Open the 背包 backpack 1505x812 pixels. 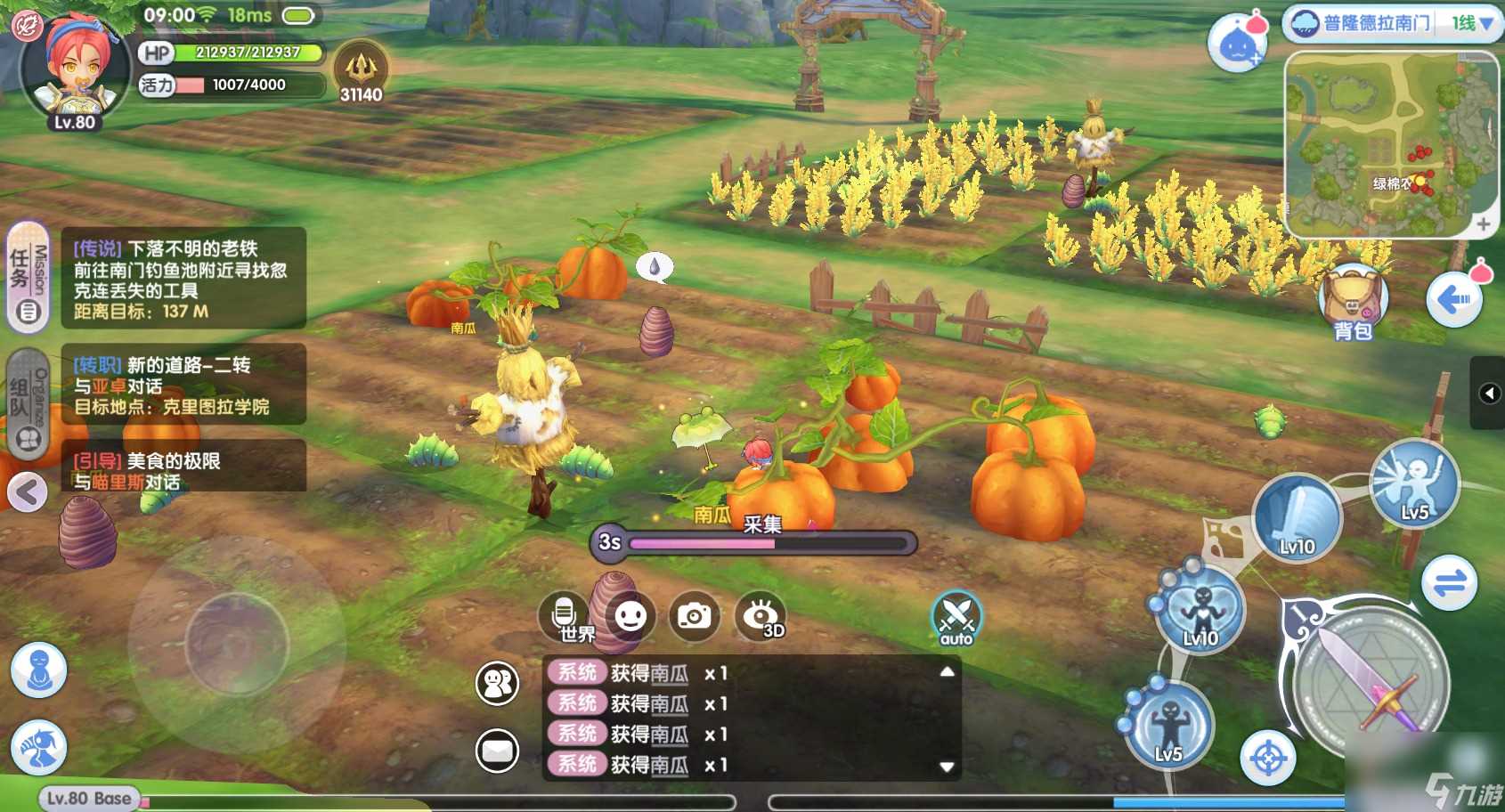(x=1352, y=303)
